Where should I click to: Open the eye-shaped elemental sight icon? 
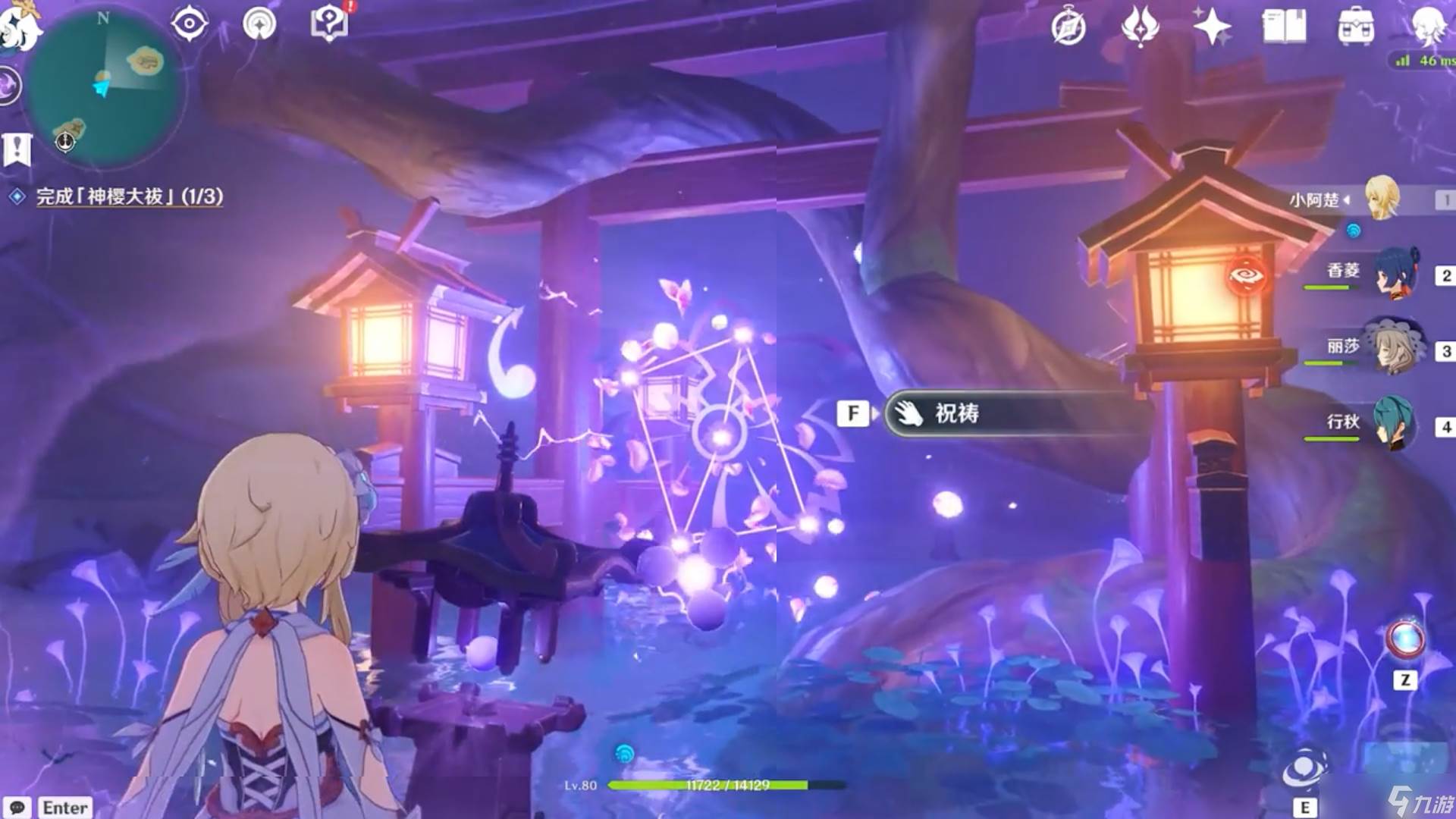(189, 24)
